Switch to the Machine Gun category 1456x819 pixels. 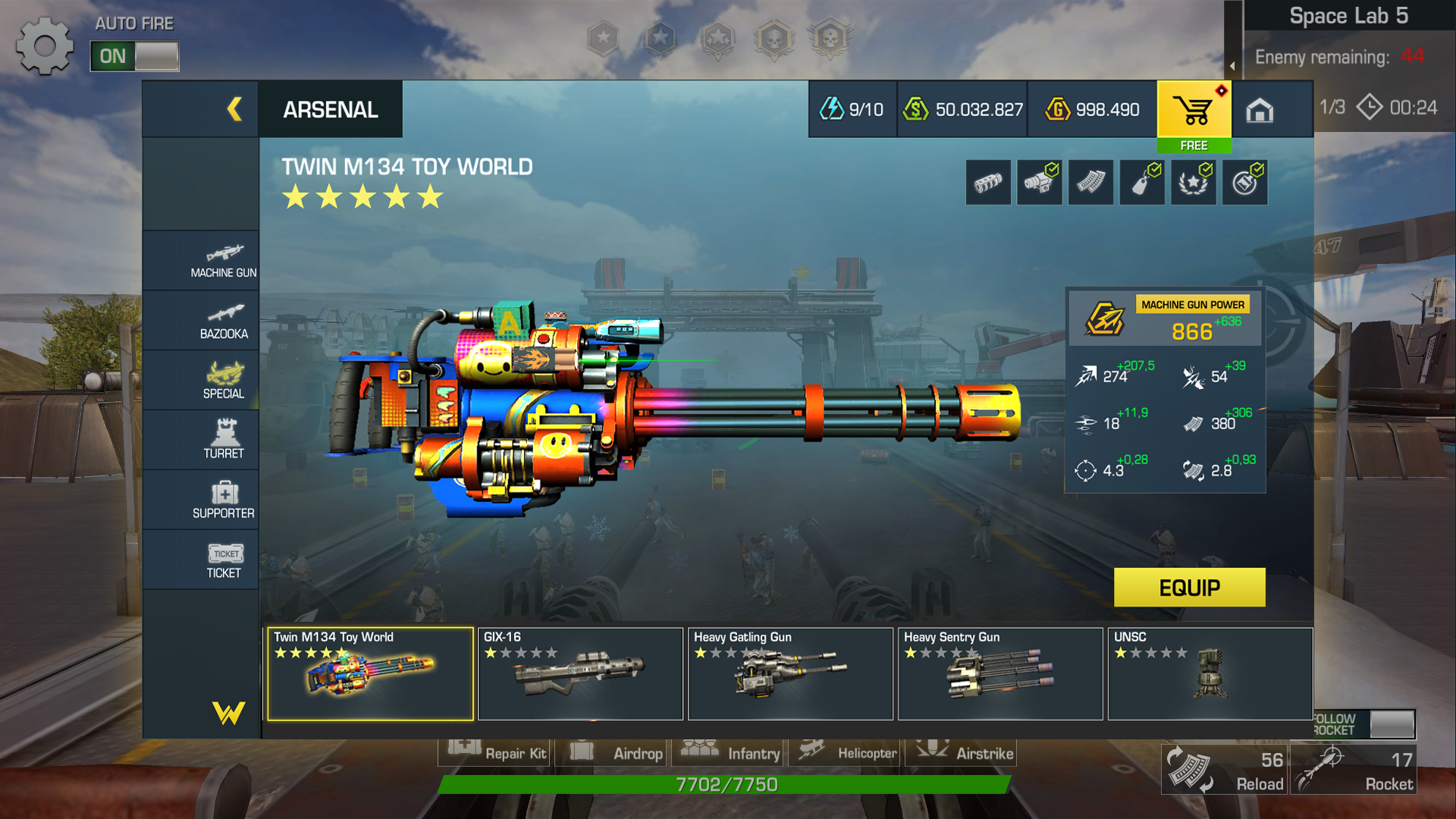223,260
